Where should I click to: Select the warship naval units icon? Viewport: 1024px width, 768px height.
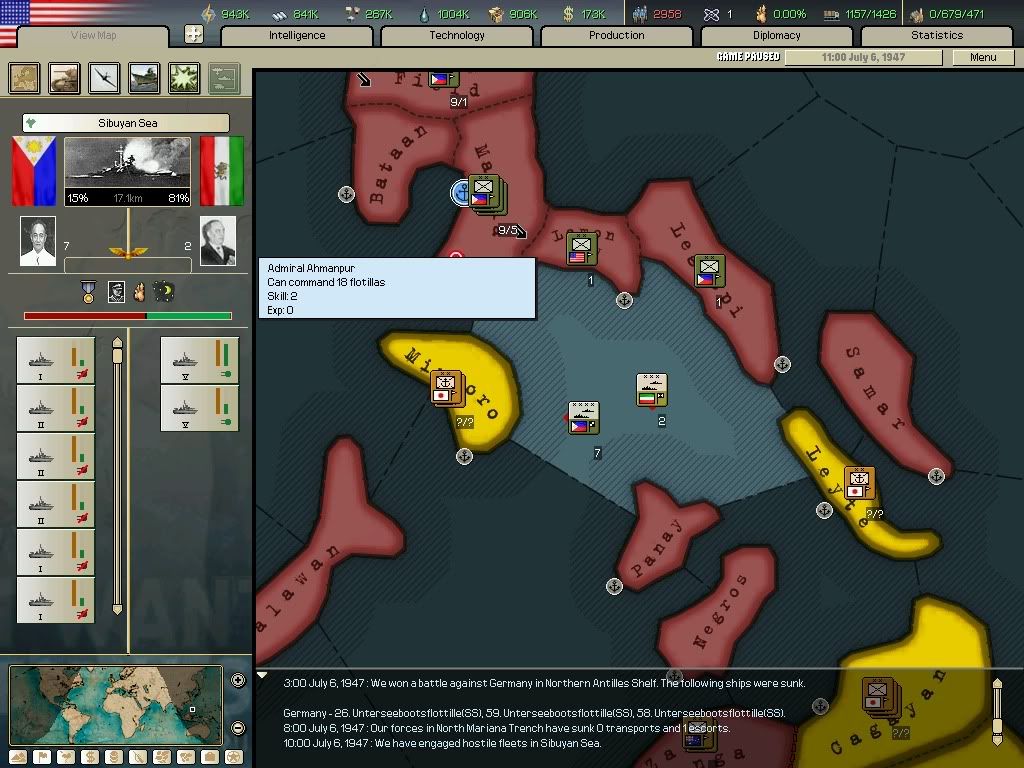(144, 78)
